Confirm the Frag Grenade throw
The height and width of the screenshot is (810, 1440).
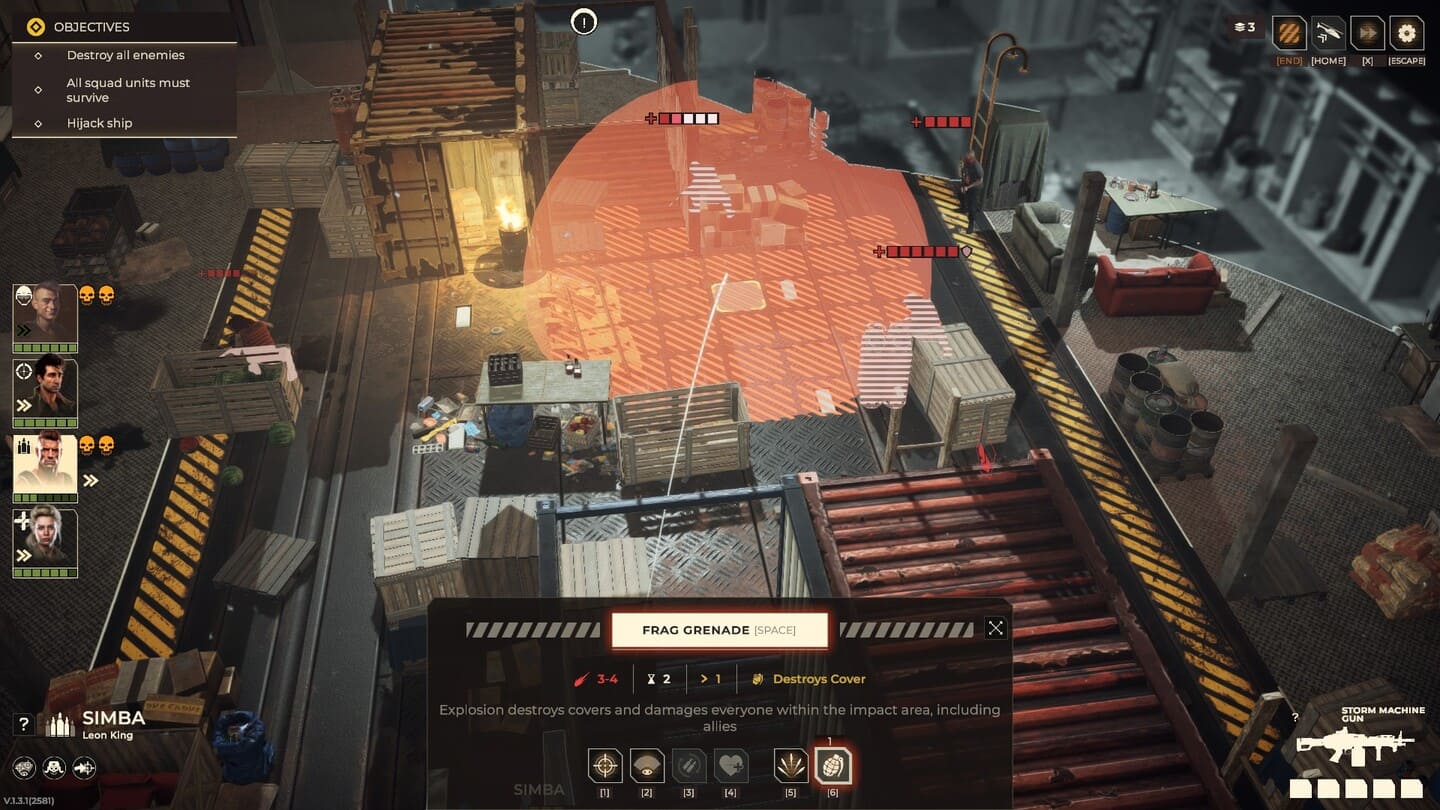pos(719,630)
